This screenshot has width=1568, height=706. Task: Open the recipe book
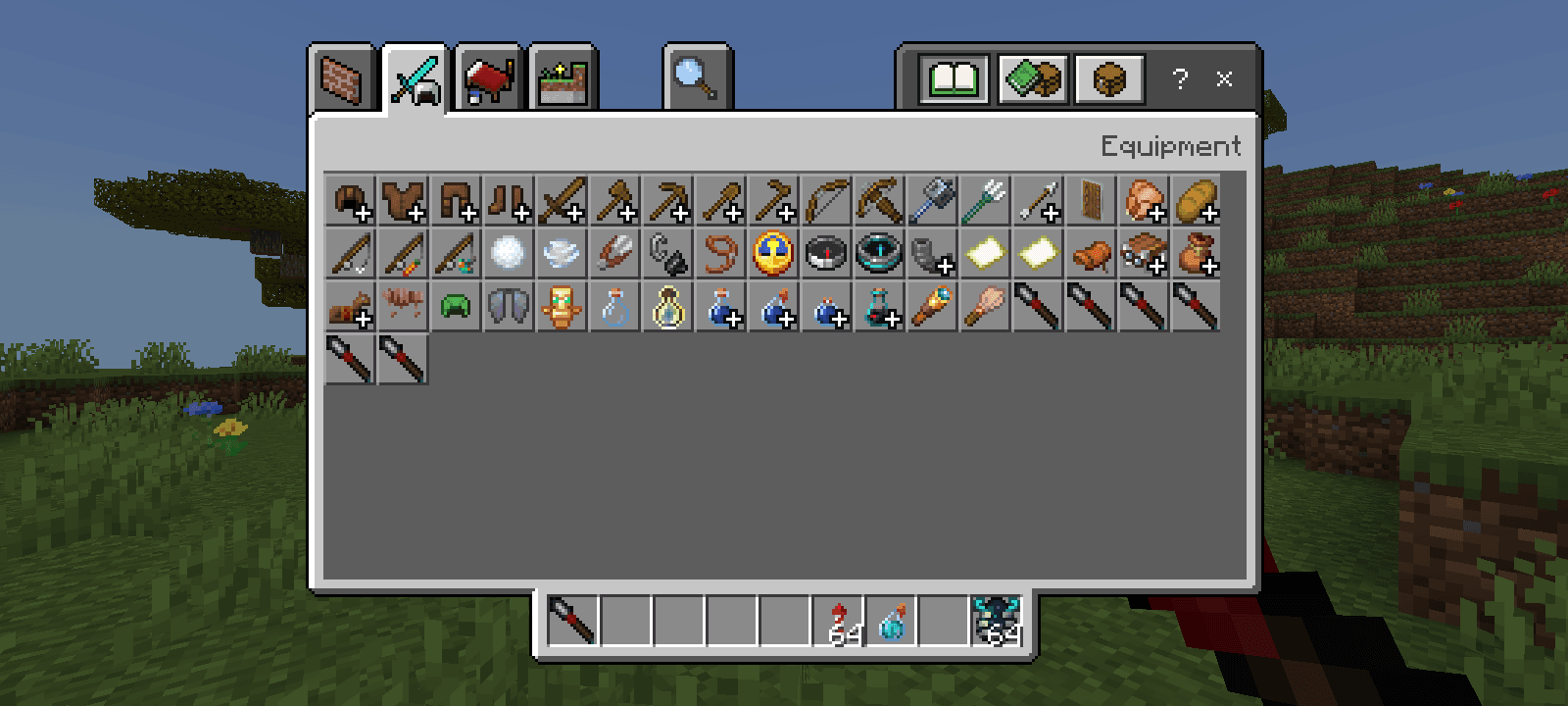(952, 80)
